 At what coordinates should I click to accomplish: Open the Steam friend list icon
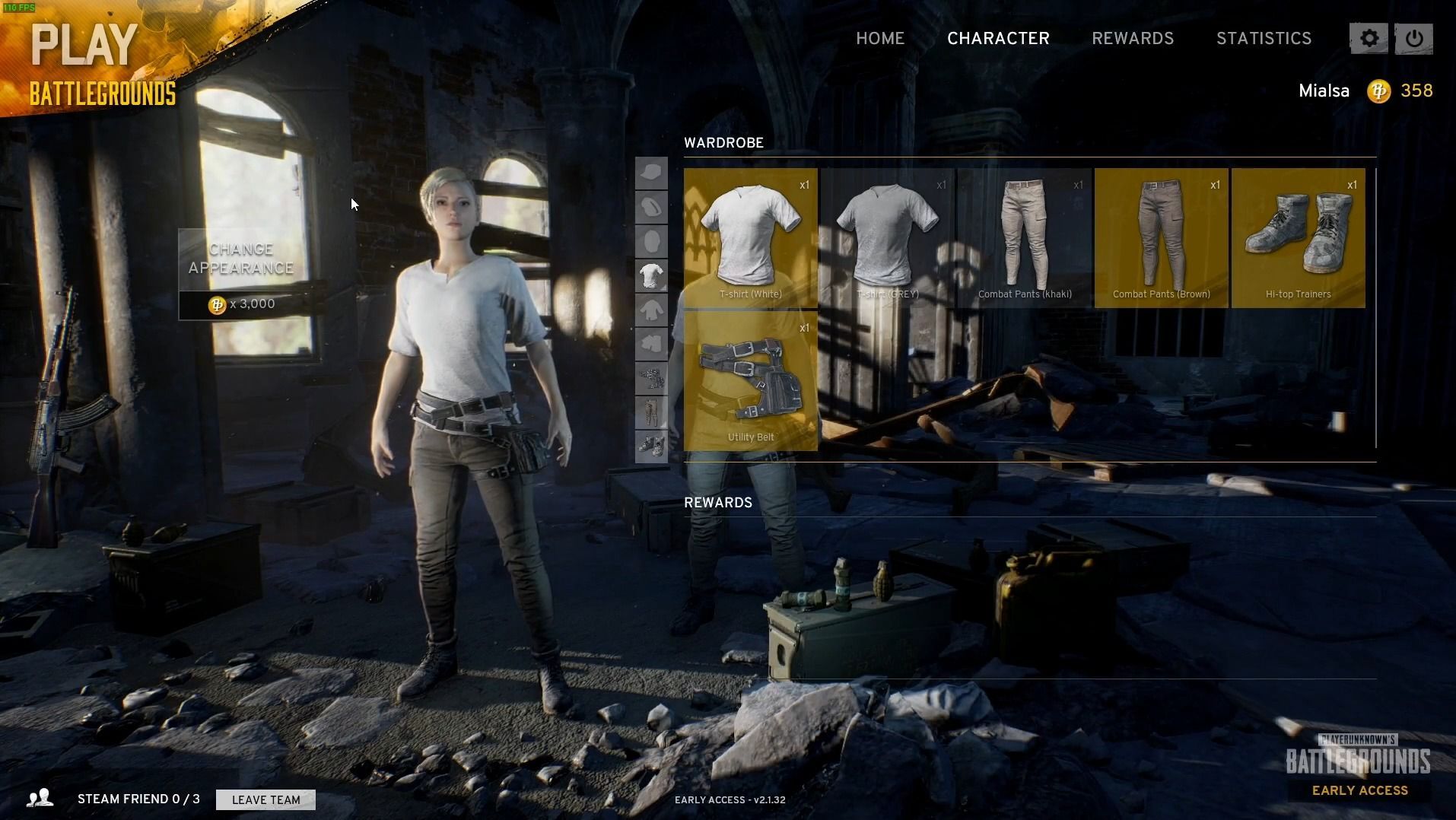40,798
